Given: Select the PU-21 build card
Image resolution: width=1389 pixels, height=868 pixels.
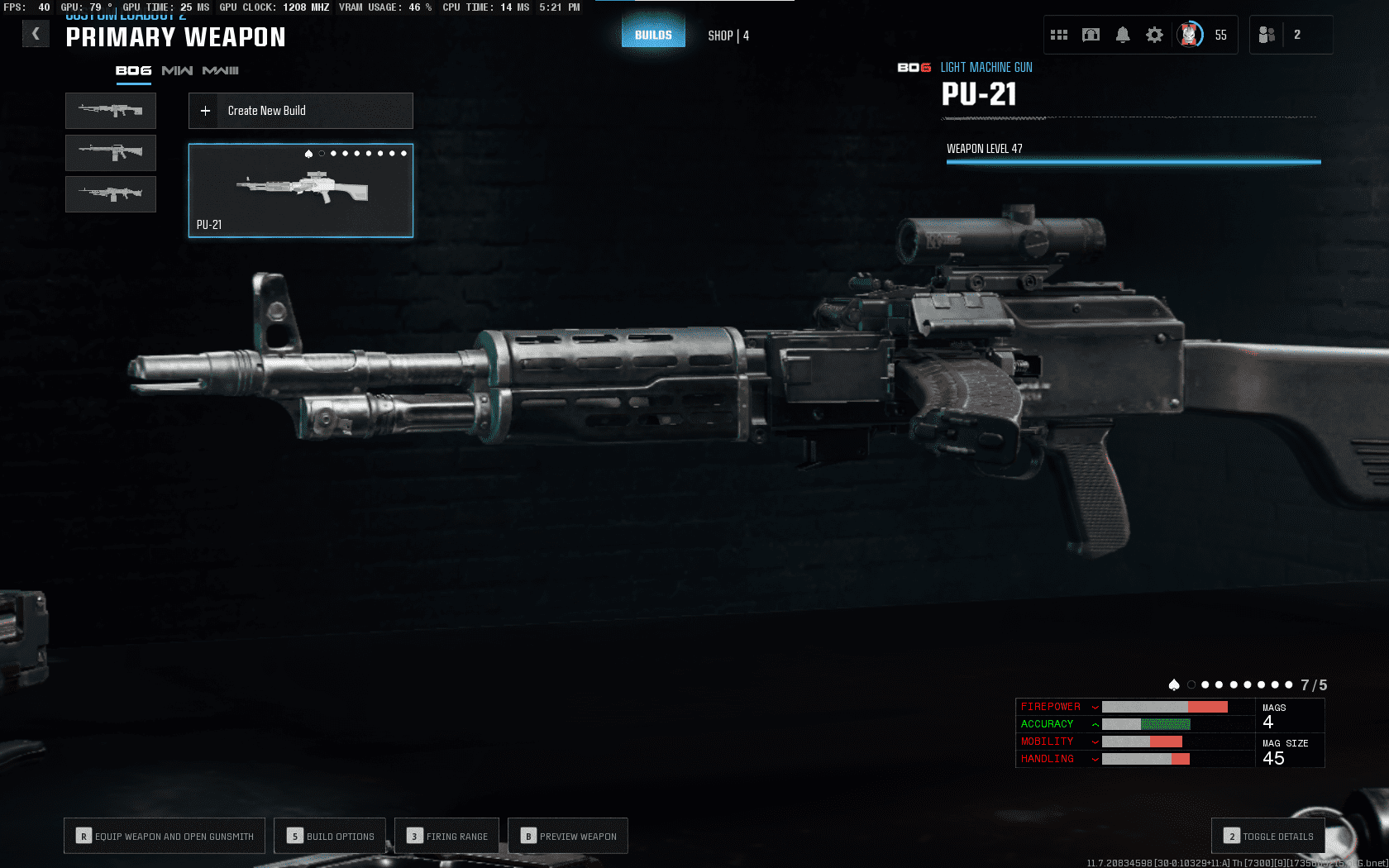Looking at the screenshot, I should 301,191.
